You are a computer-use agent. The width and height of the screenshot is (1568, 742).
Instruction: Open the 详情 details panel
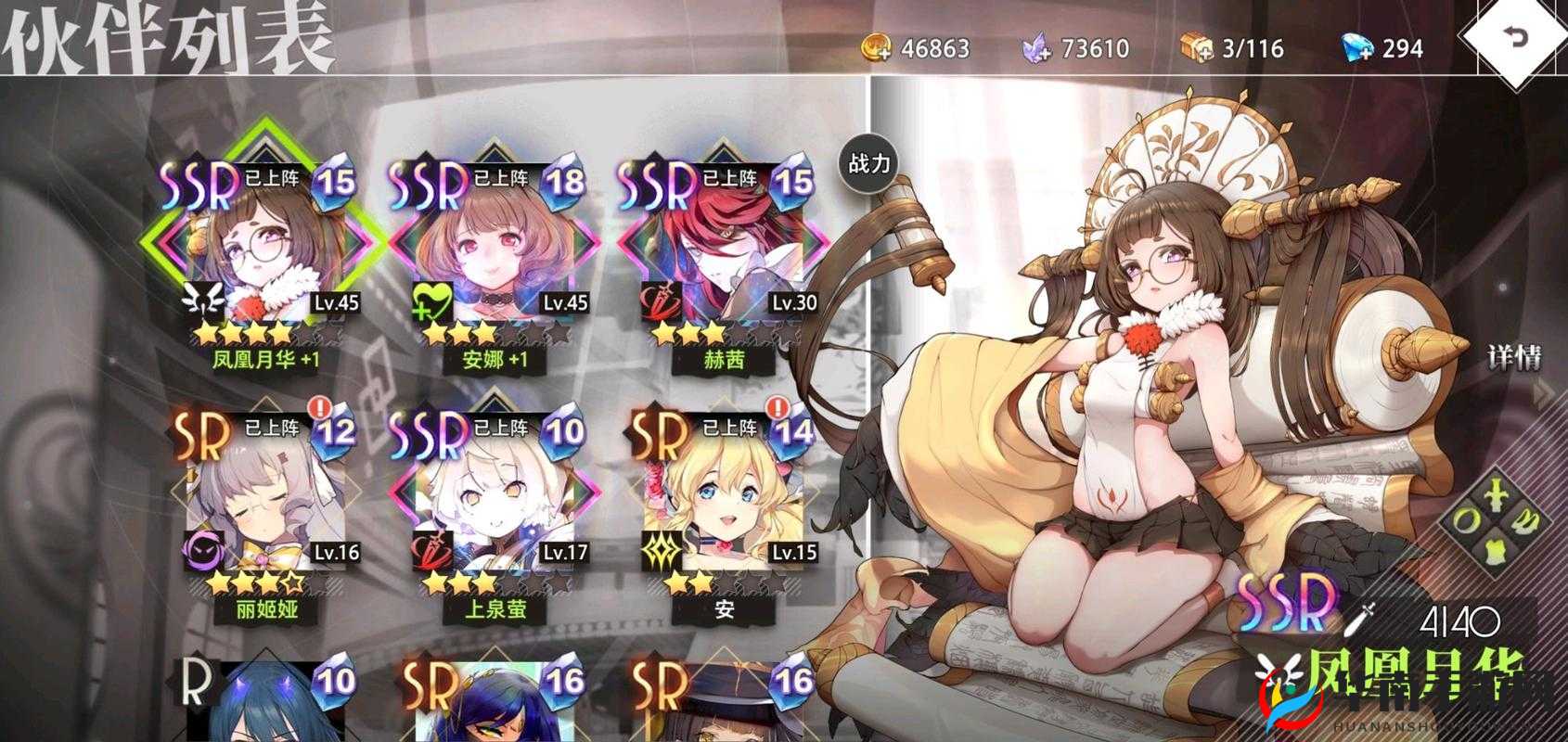point(1513,358)
